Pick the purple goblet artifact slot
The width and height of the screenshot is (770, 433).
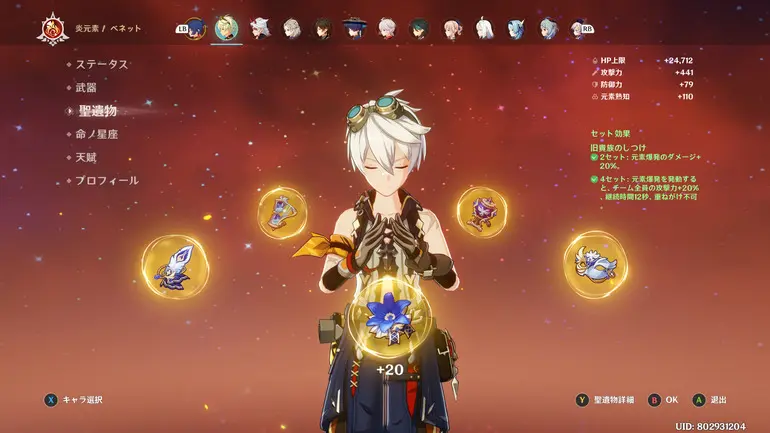(483, 211)
